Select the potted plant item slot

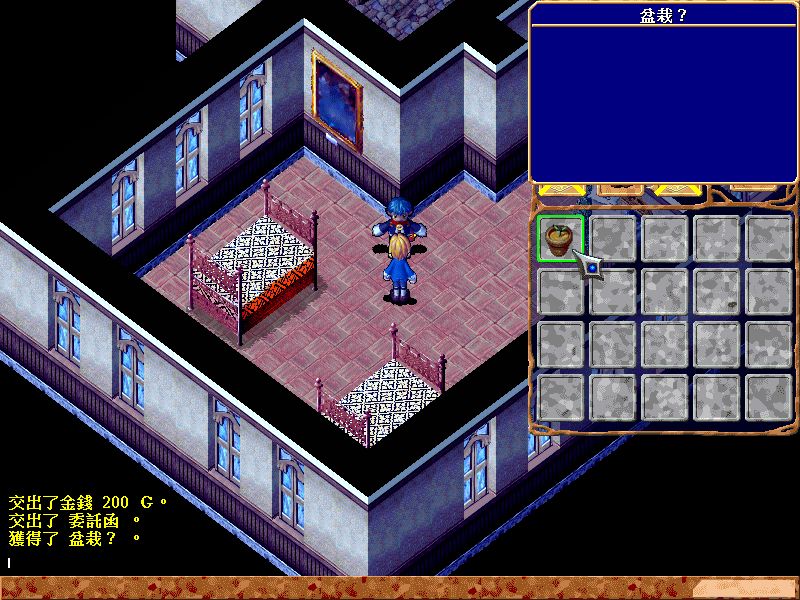[560, 238]
